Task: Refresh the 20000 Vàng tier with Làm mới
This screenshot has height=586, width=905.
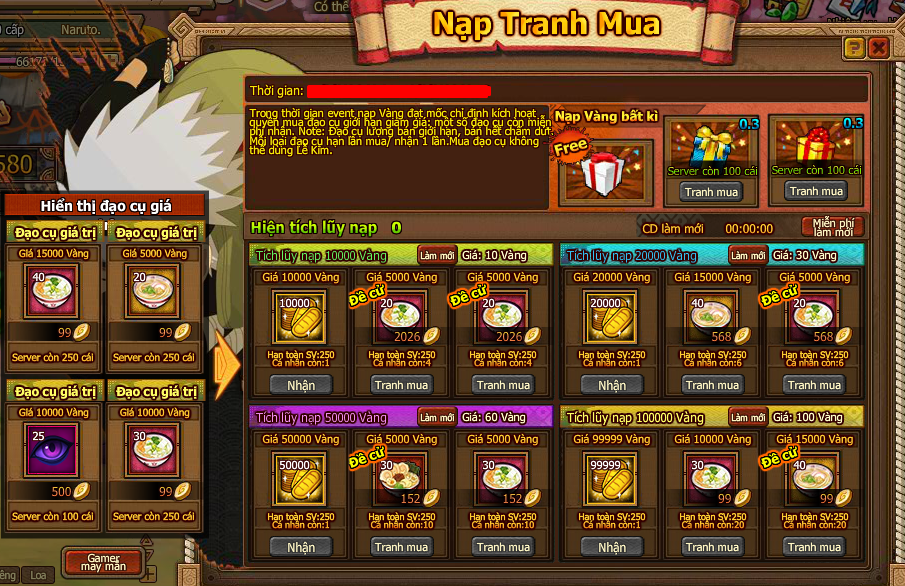Action: click(x=748, y=255)
